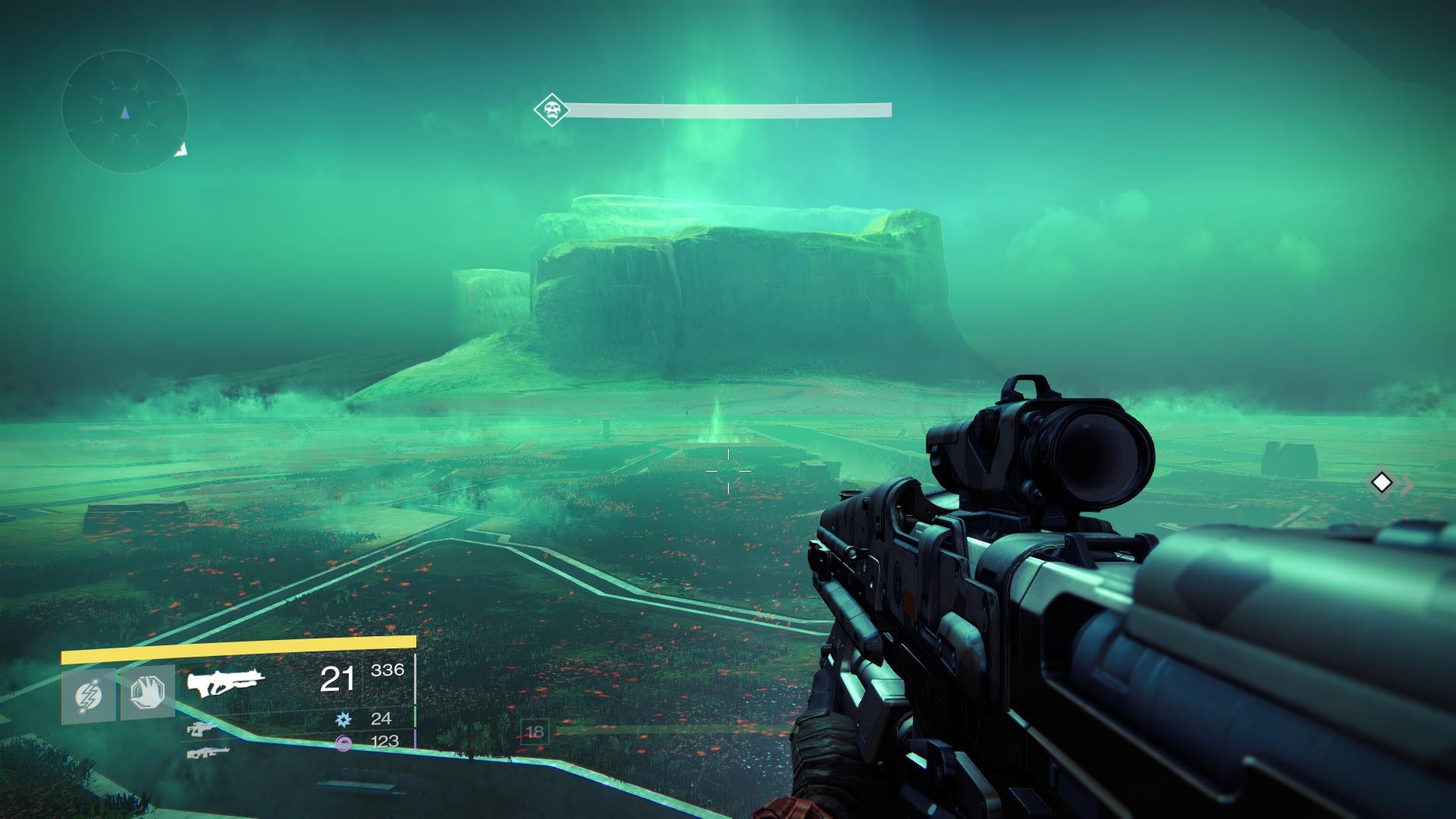This screenshot has height=819, width=1456.
Task: Click the white diamond objective marker
Action: (1382, 482)
